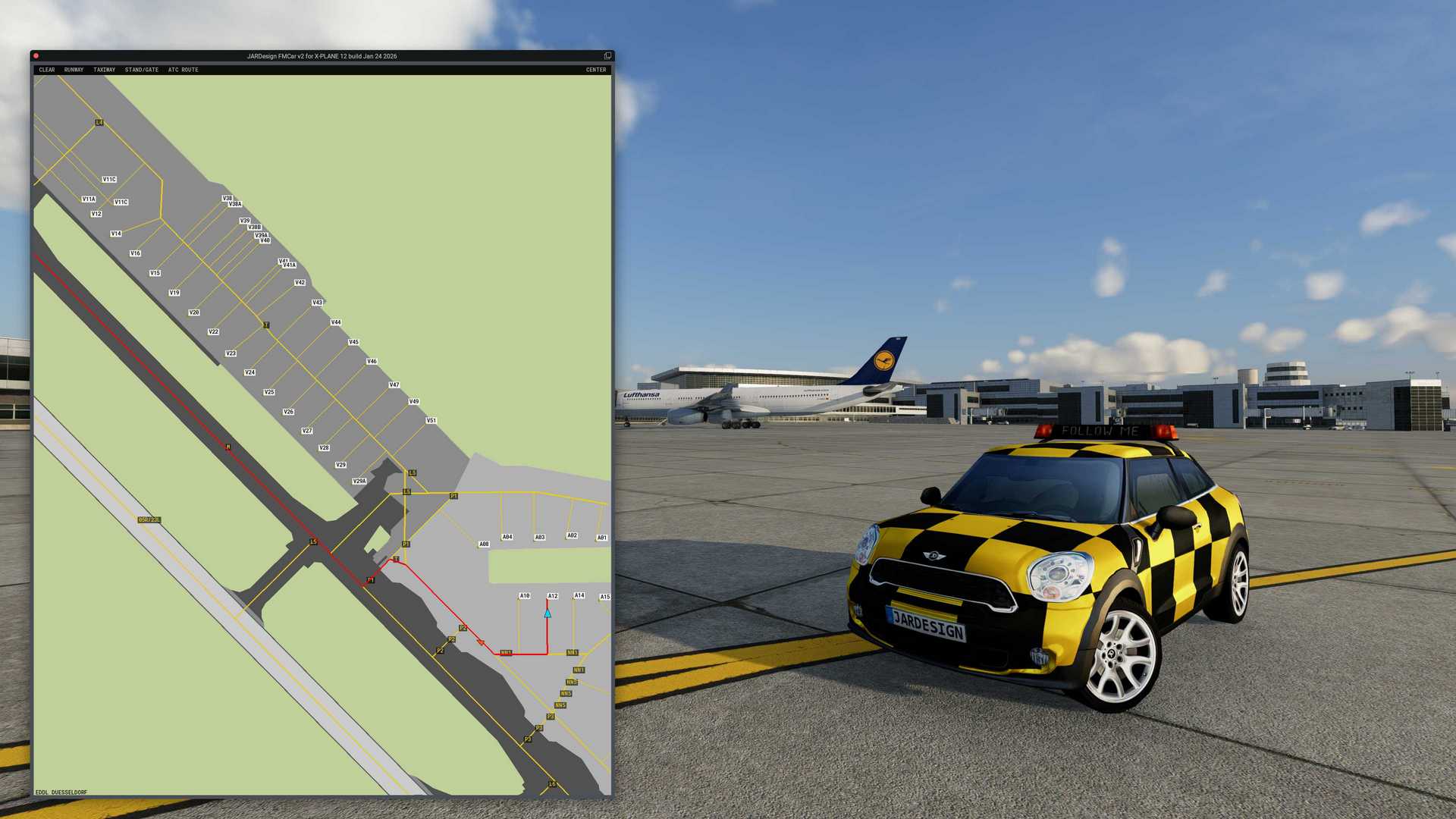The image size is (1456, 819).
Task: Click CENTER to recenter the map
Action: (x=596, y=70)
